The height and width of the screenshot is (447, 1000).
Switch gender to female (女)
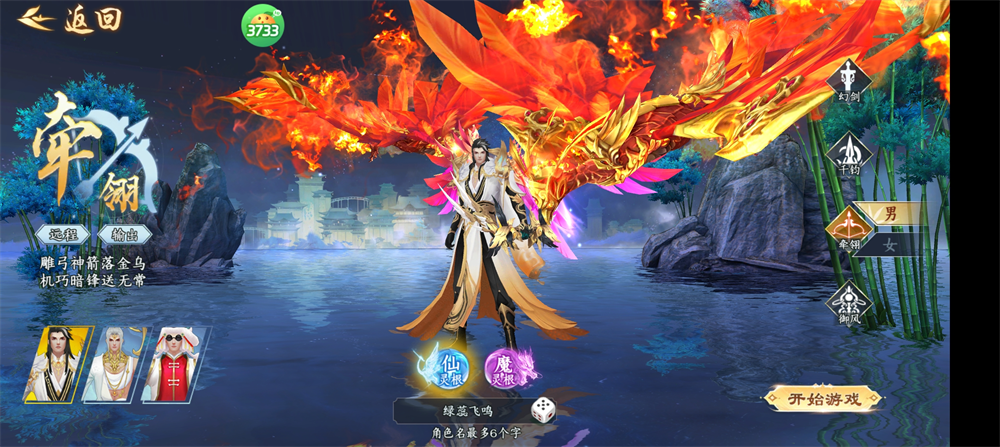(x=889, y=243)
